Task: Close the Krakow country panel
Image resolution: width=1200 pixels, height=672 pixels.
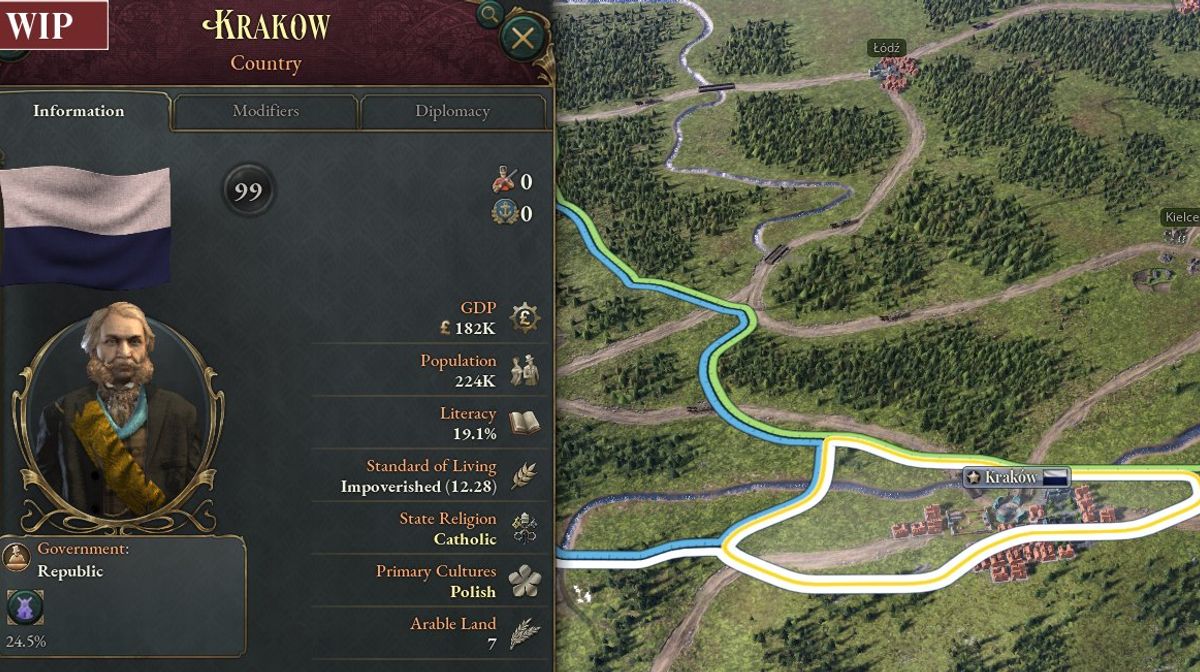Action: click(x=522, y=39)
